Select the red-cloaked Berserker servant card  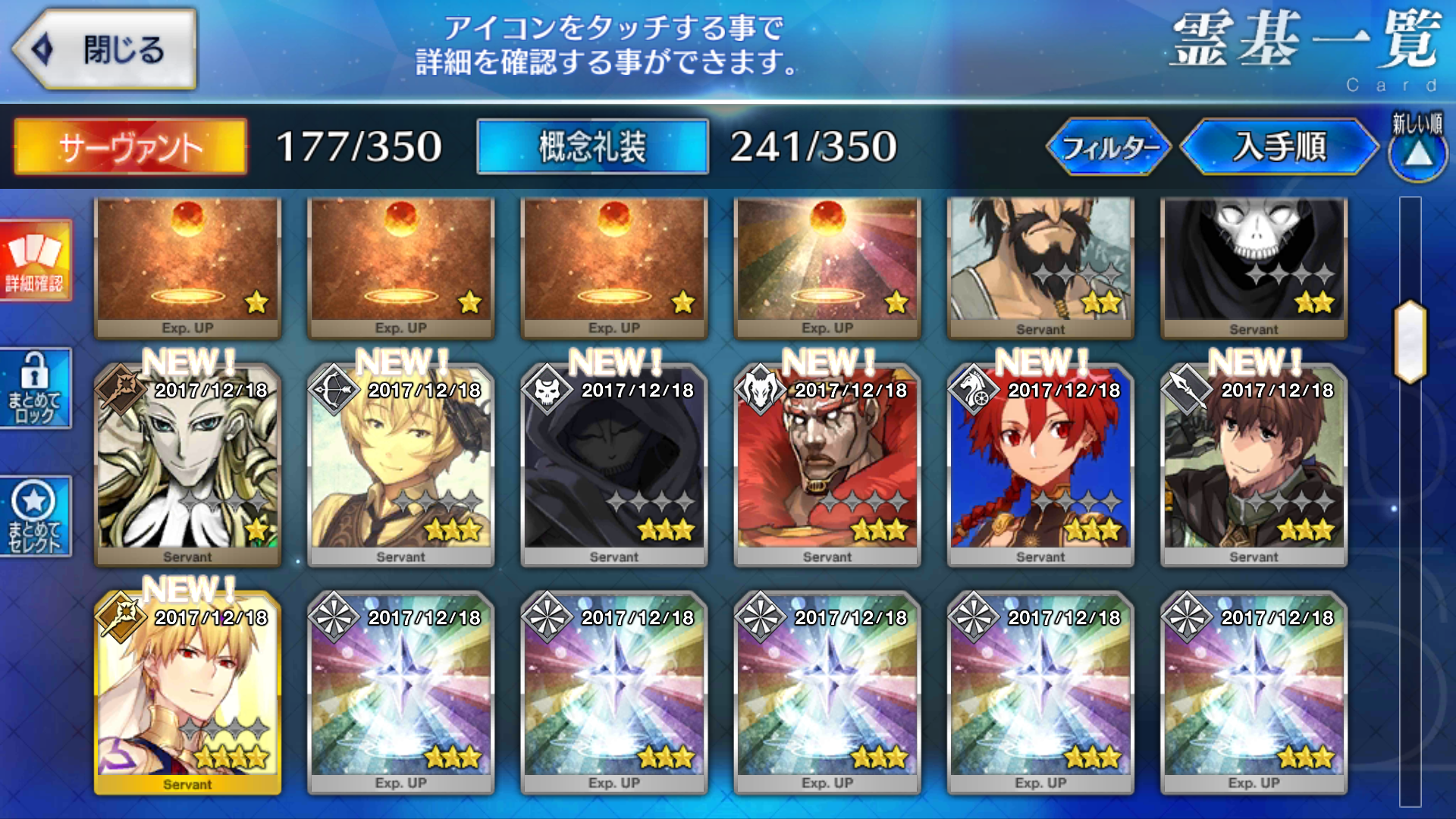(x=827, y=465)
